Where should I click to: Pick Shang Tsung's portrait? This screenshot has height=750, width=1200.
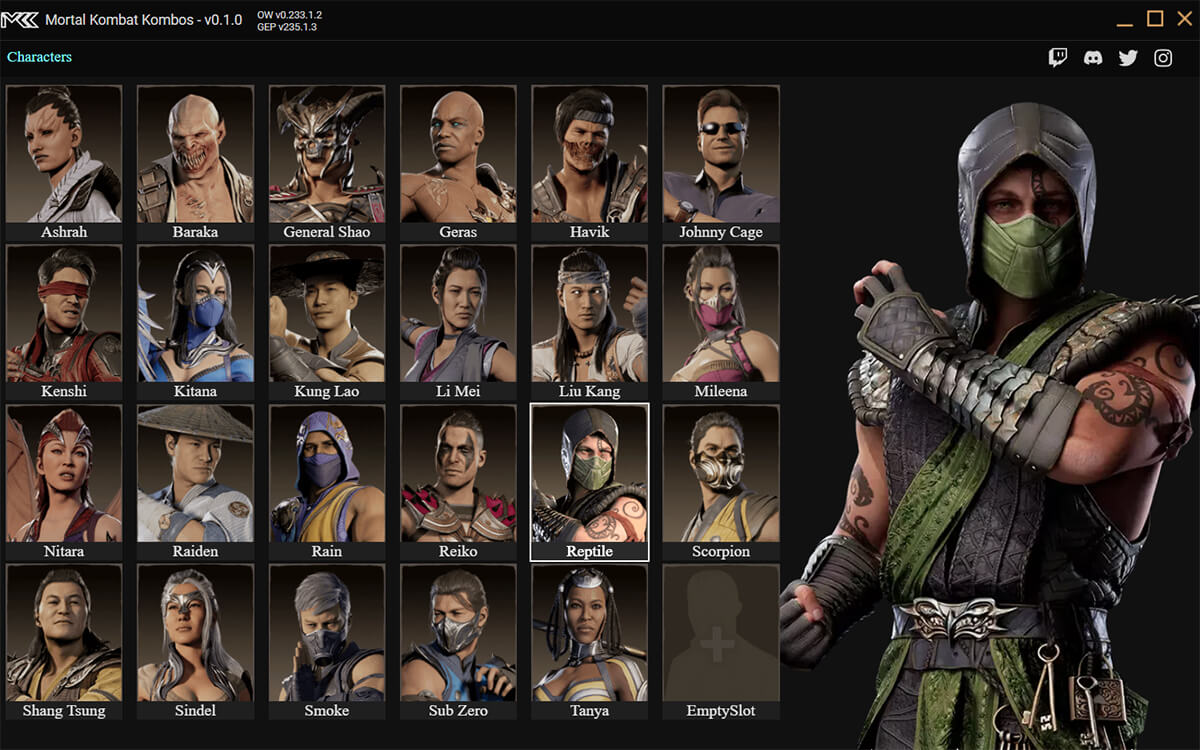pos(64,642)
